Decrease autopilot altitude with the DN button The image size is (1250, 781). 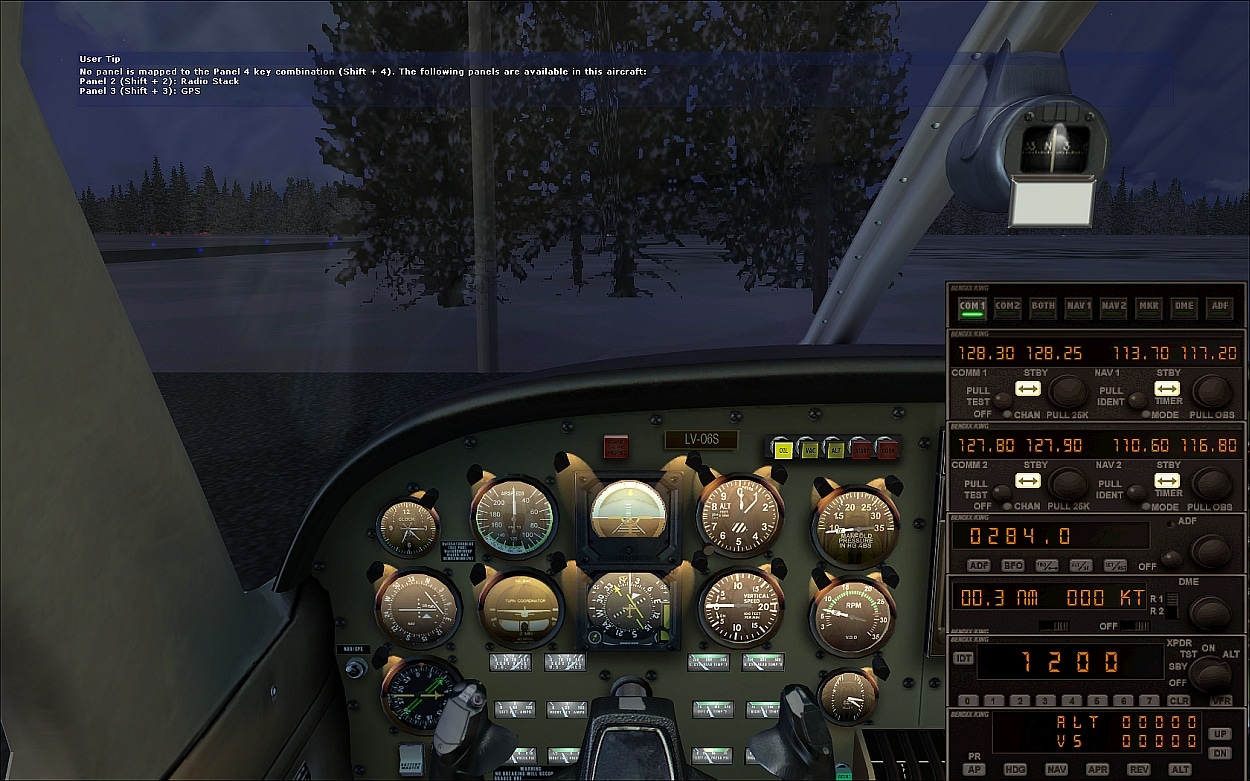[x=1219, y=753]
